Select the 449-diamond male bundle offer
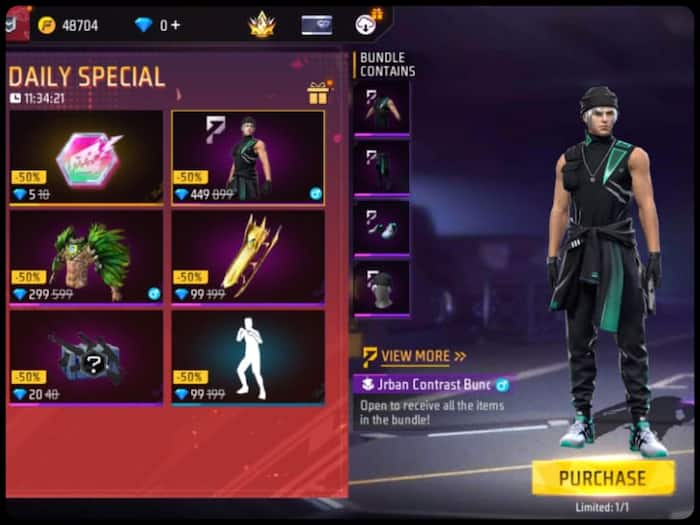This screenshot has height=525, width=700. (x=248, y=157)
